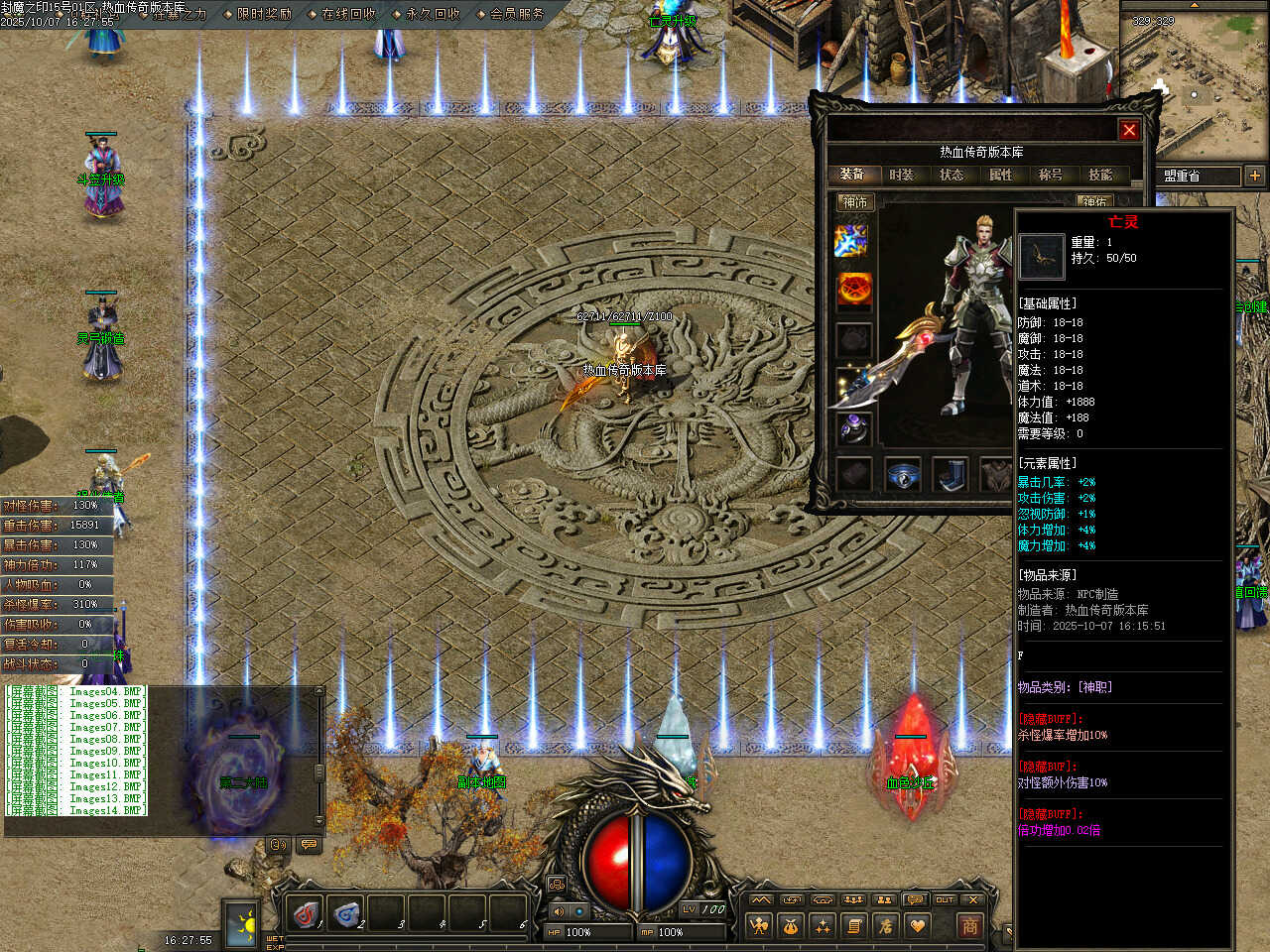
Task: Select the blue lightning equipment slot
Action: tap(852, 240)
